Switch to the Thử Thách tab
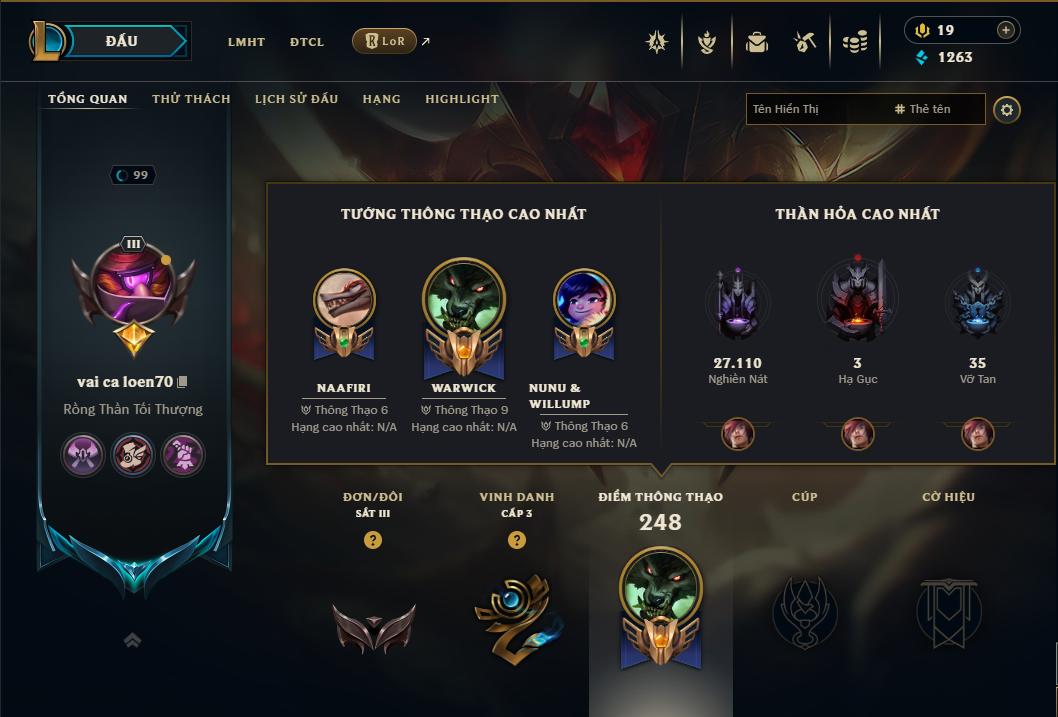The width and height of the screenshot is (1058, 717). (x=191, y=99)
